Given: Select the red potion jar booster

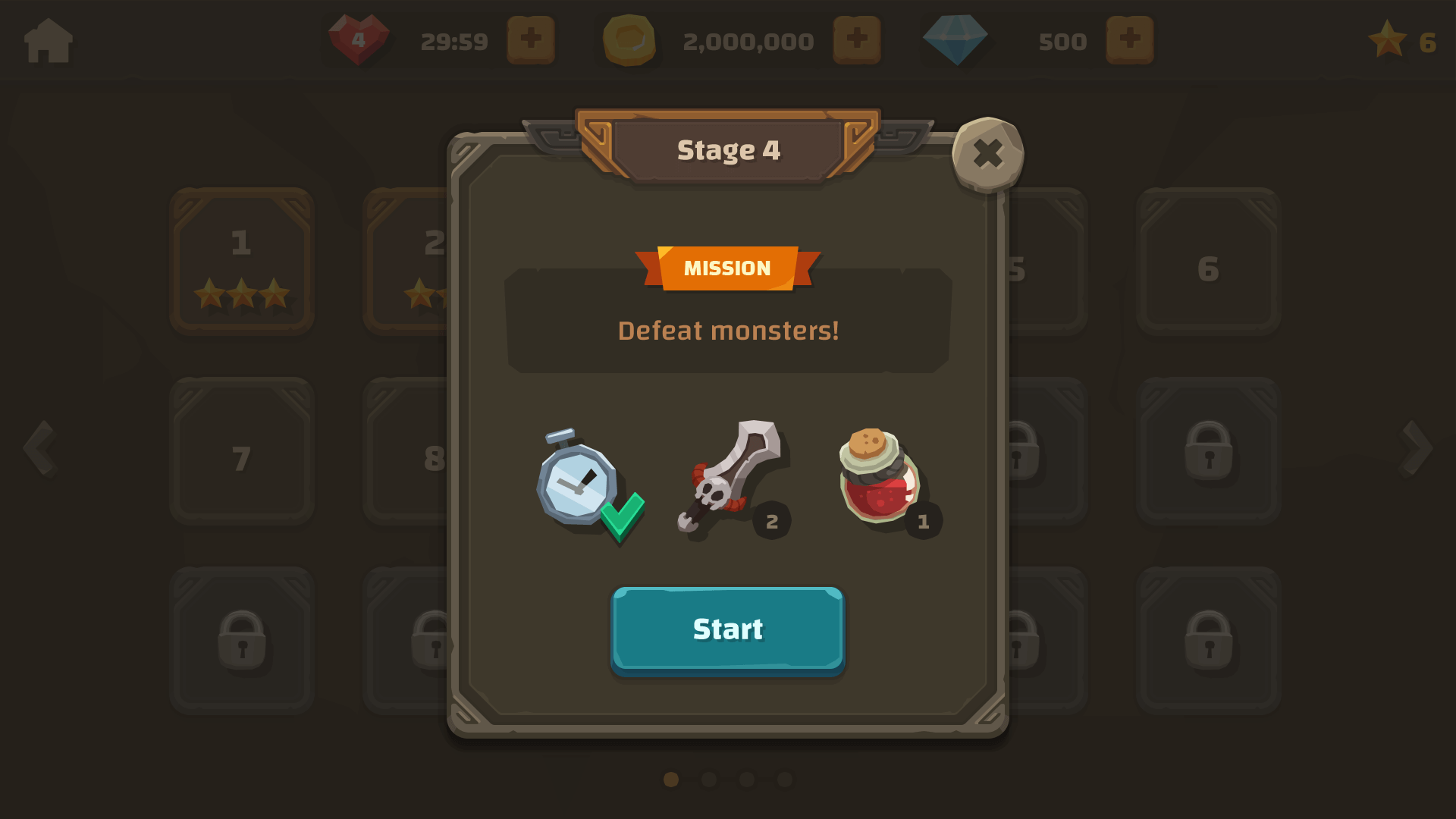Looking at the screenshot, I should click(x=881, y=478).
